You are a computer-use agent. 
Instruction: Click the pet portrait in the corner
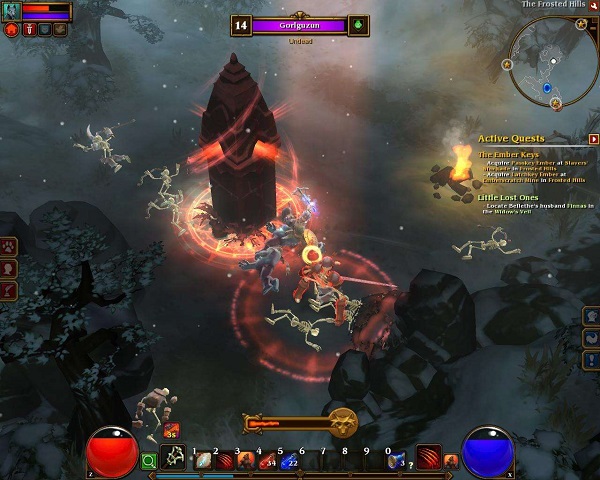click(11, 11)
